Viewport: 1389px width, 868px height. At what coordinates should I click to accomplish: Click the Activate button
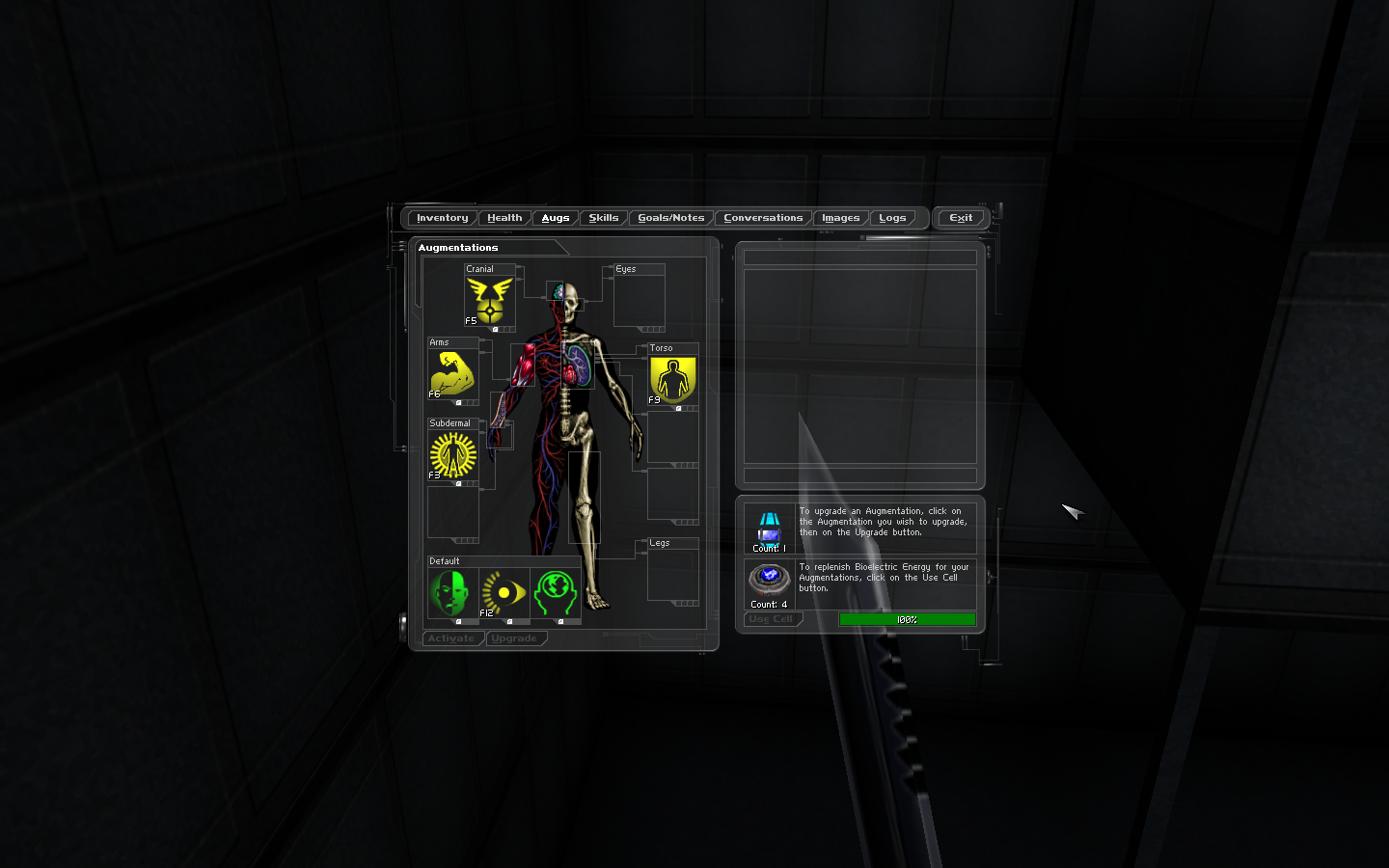point(451,638)
